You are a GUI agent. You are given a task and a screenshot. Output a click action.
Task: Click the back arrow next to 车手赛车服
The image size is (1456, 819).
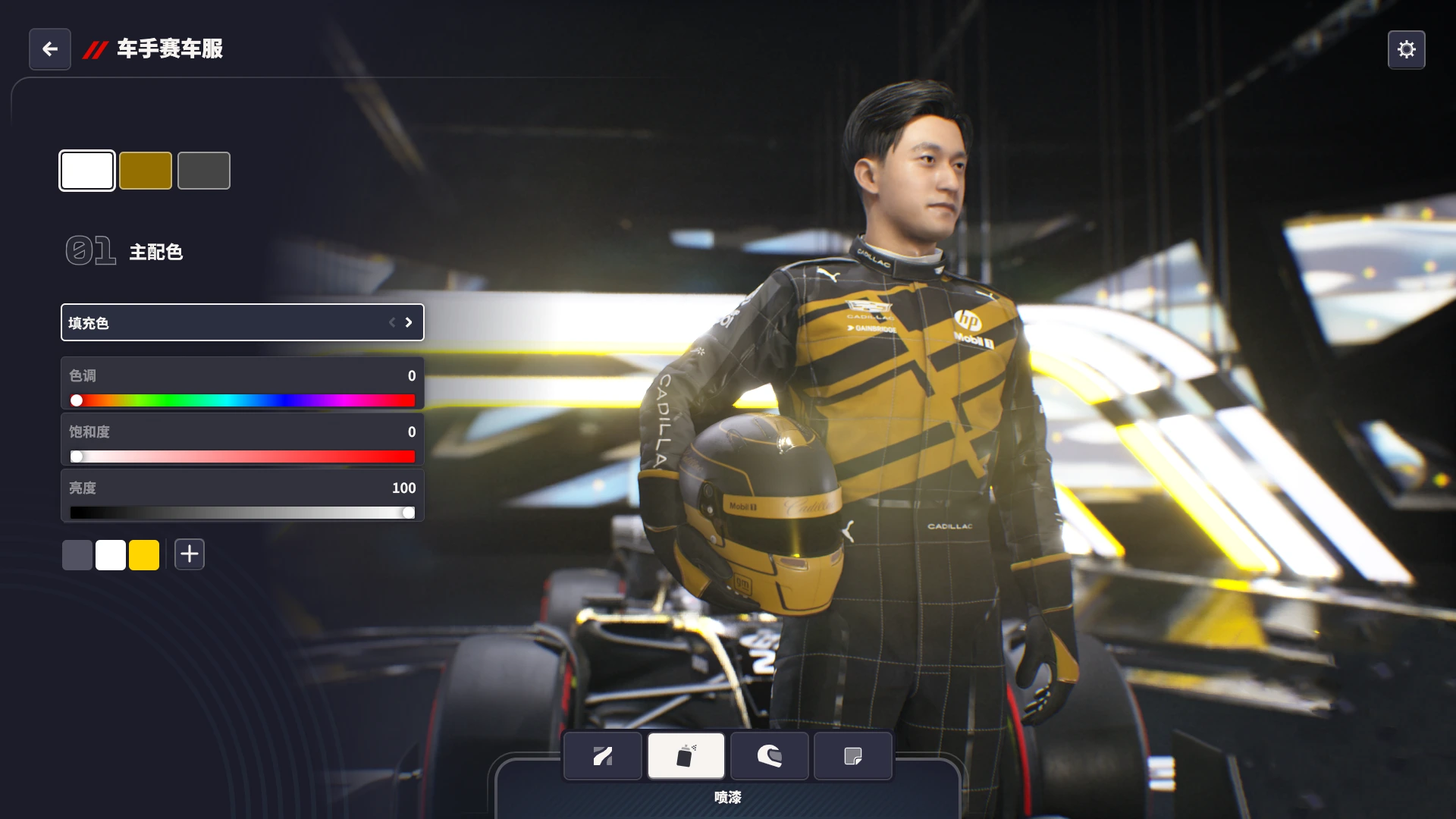49,49
